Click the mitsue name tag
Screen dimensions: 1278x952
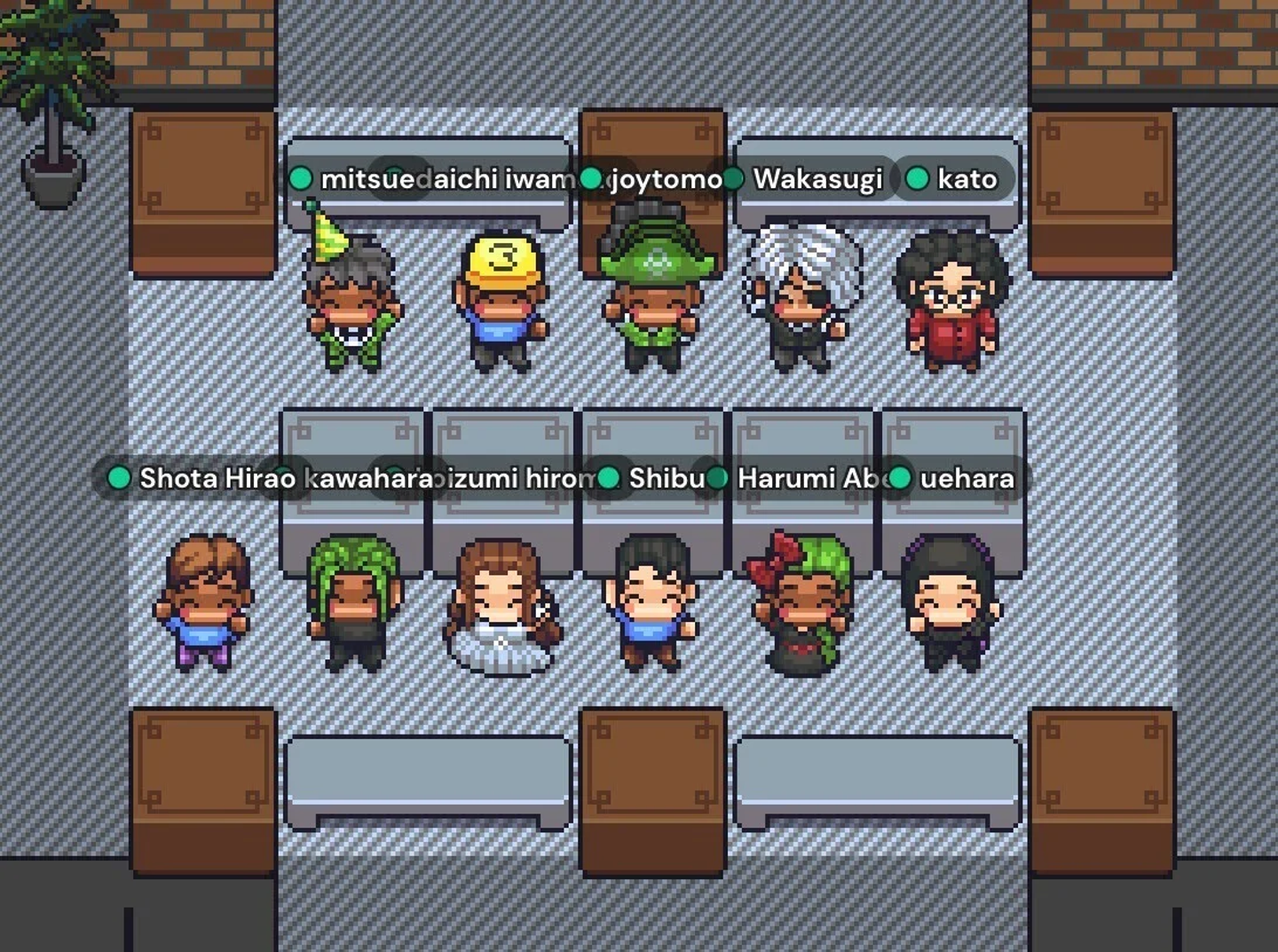[x=355, y=179]
